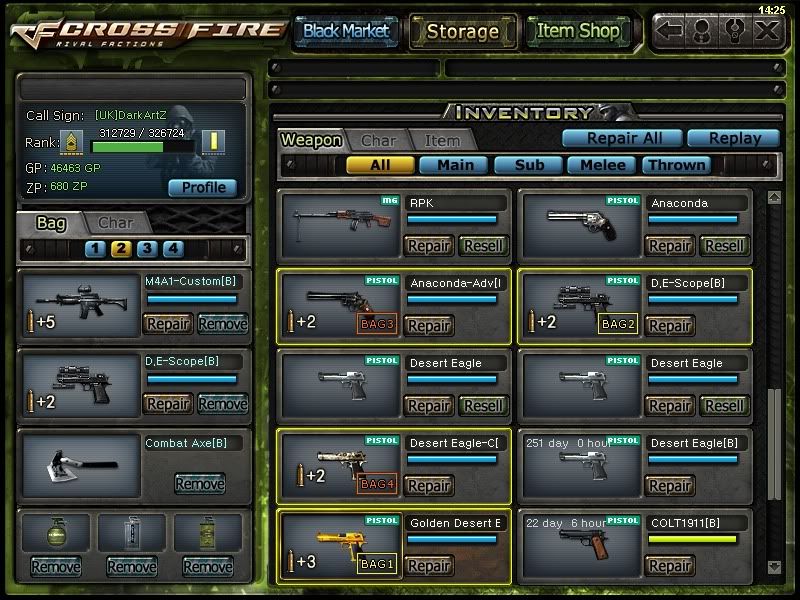The image size is (800, 600).
Task: Switch to bag number 3
Action: 147,249
